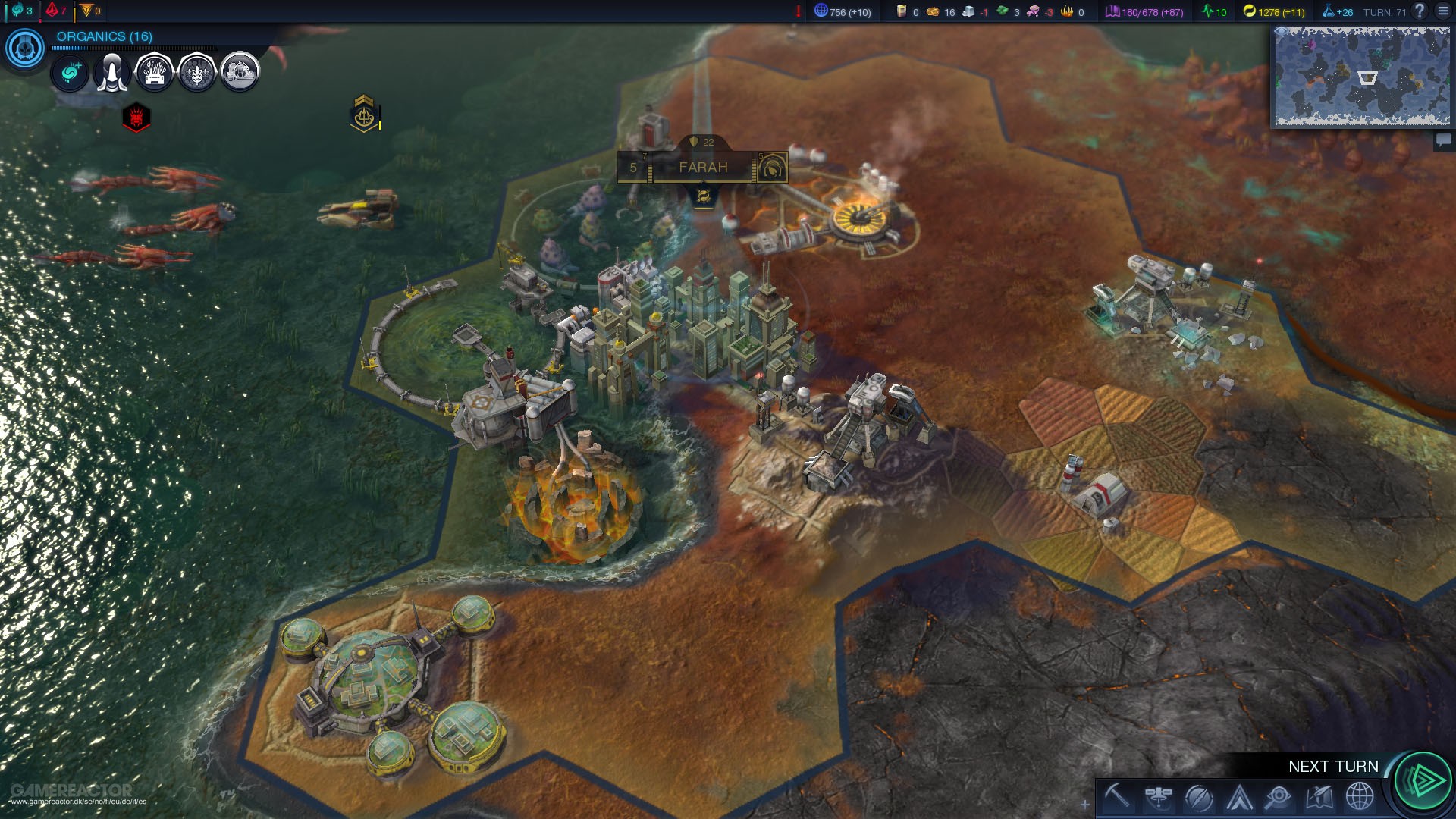Click the plus to expand the action toolbar
Image resolution: width=1456 pixels, height=819 pixels.
[1085, 804]
